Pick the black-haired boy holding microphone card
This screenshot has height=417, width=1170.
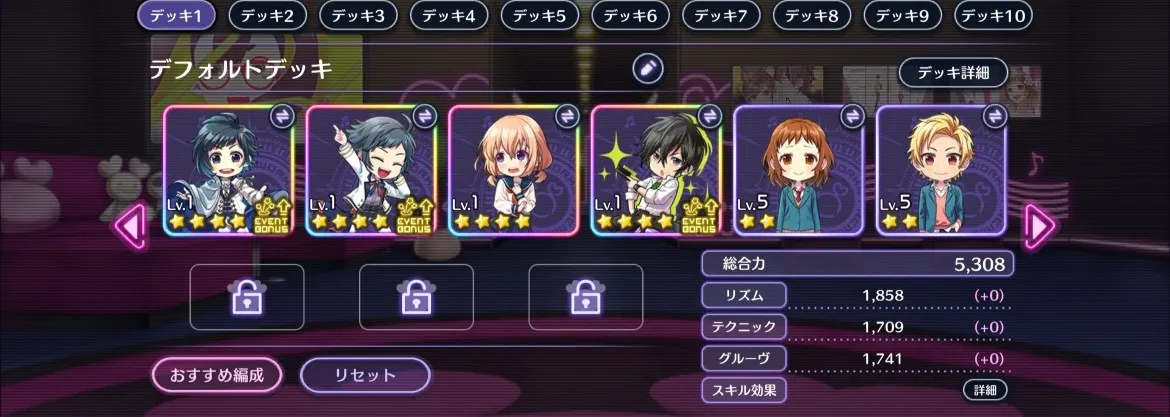pos(656,170)
